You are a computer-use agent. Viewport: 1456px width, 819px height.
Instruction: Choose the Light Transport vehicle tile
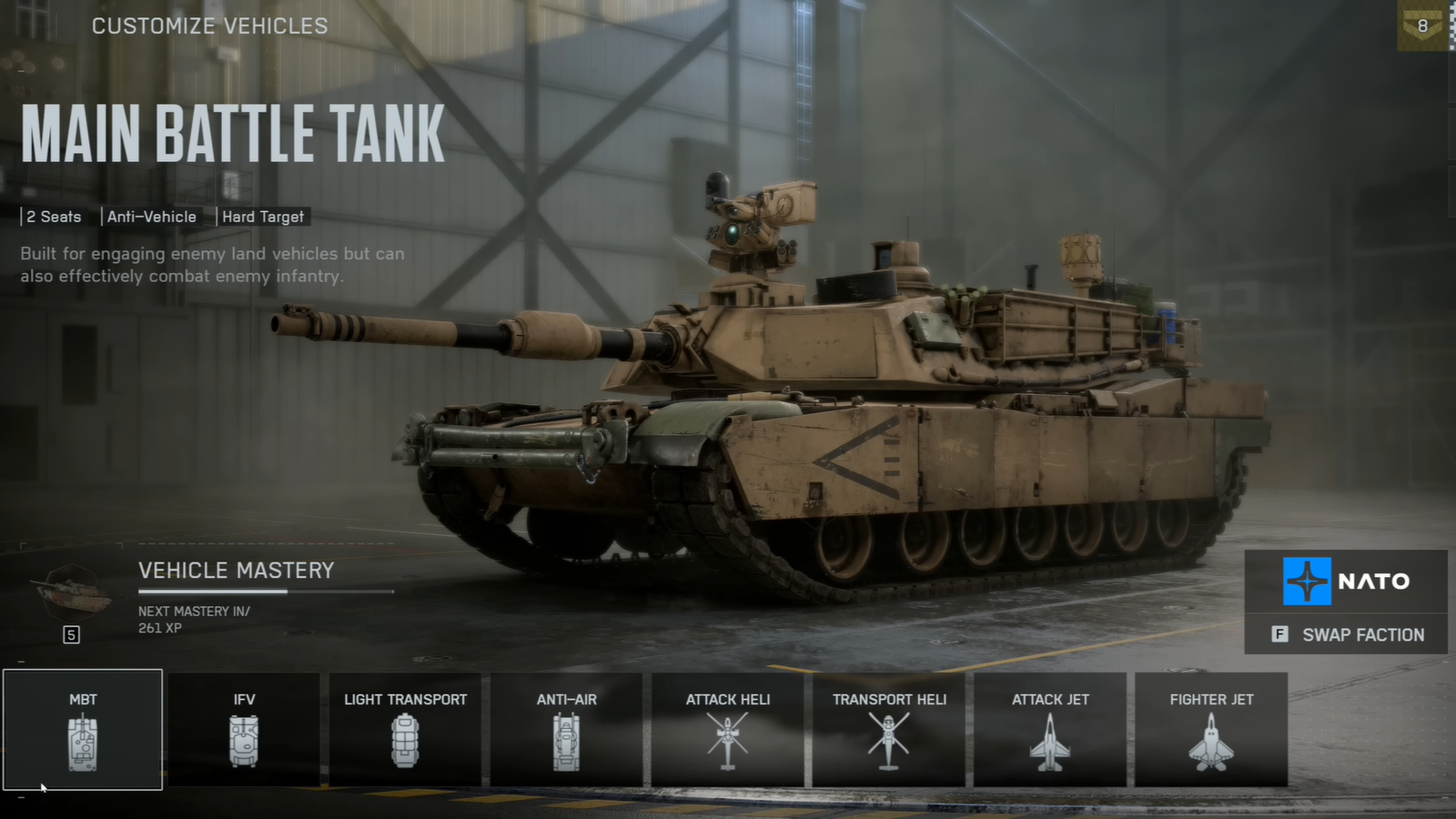405,730
